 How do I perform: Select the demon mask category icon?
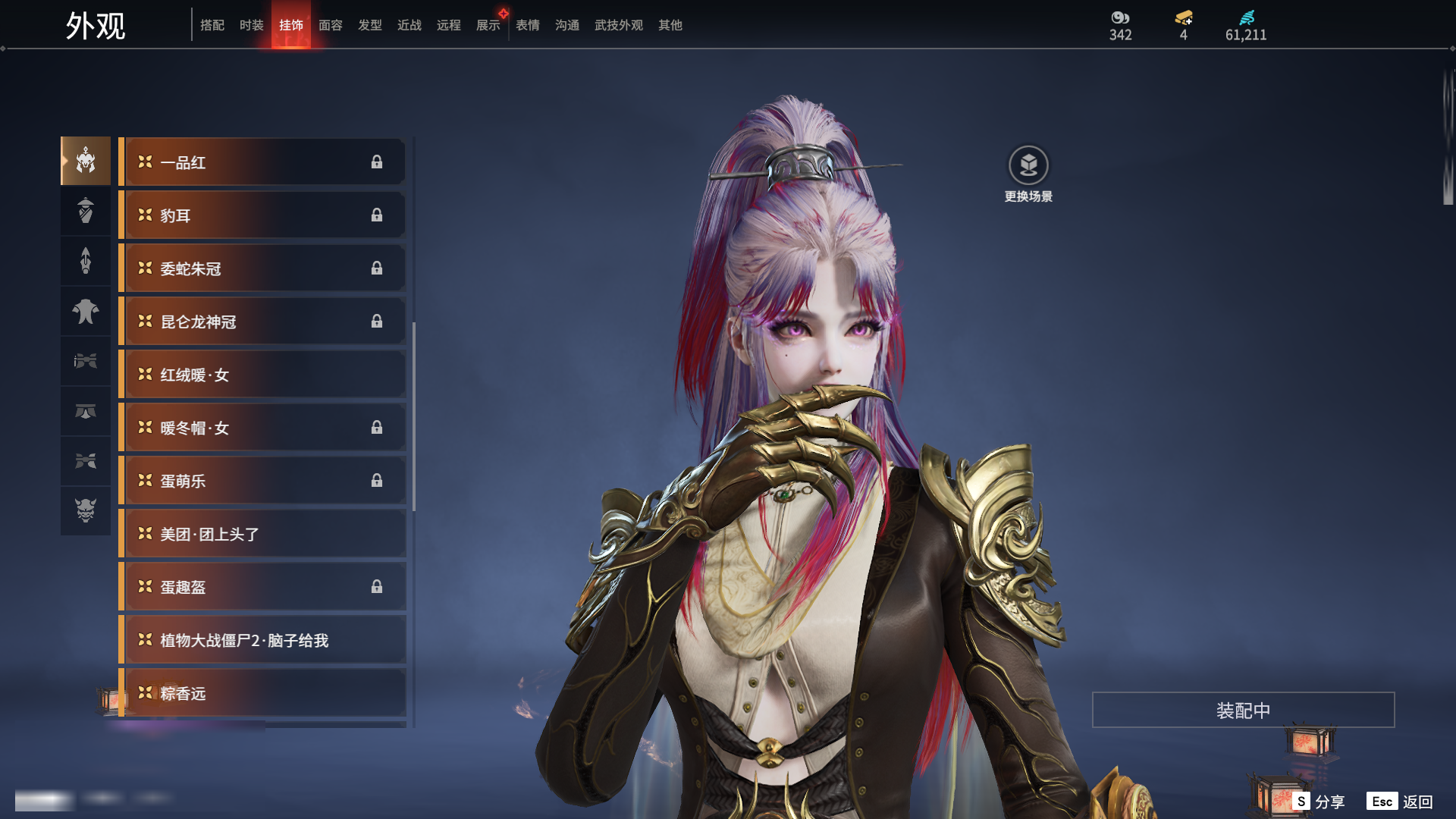pyautogui.click(x=86, y=510)
